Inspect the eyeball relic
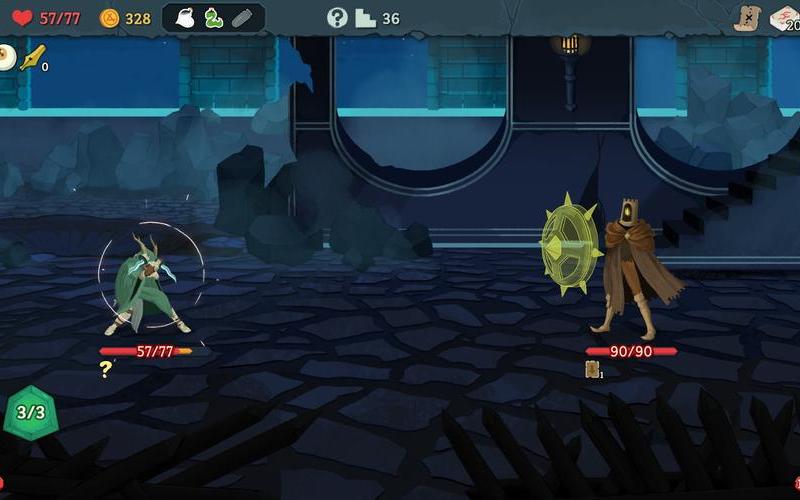The height and width of the screenshot is (500, 800). (5, 56)
